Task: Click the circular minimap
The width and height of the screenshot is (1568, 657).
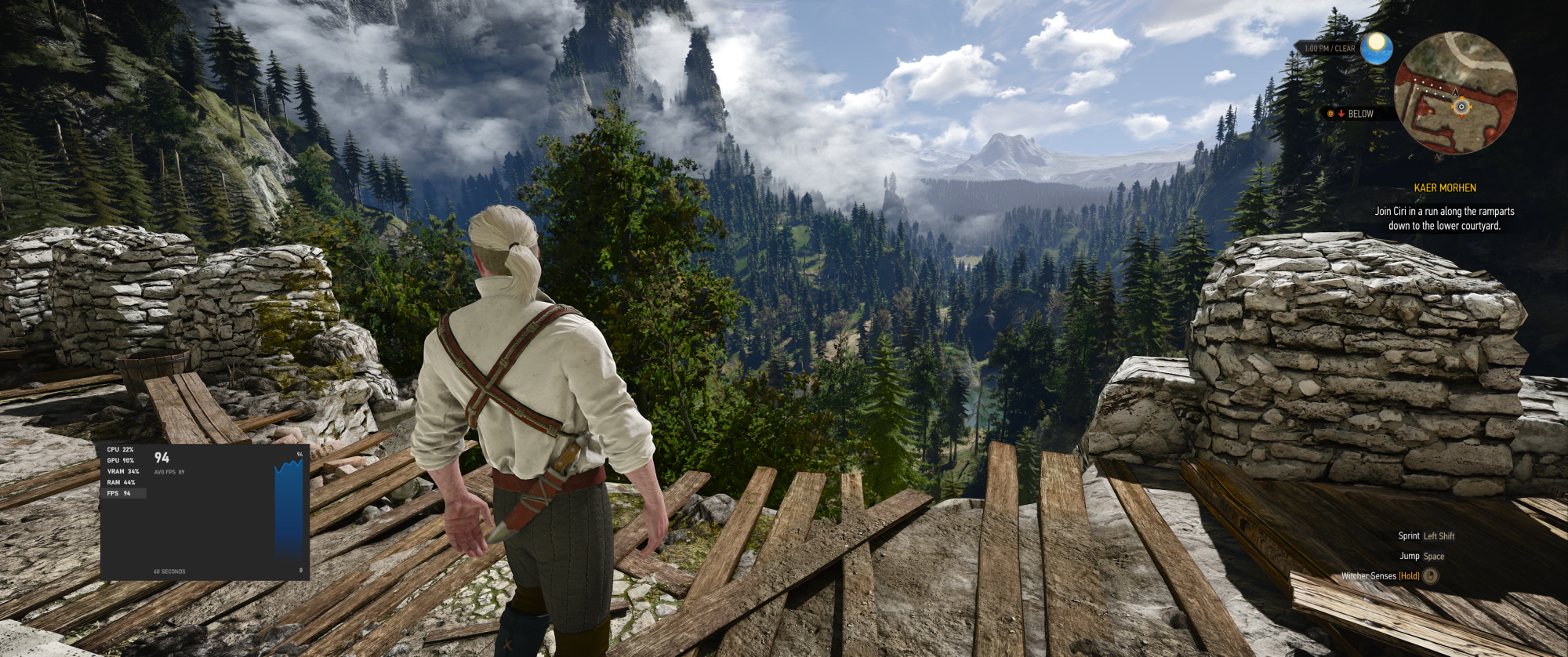Action: point(1455,92)
